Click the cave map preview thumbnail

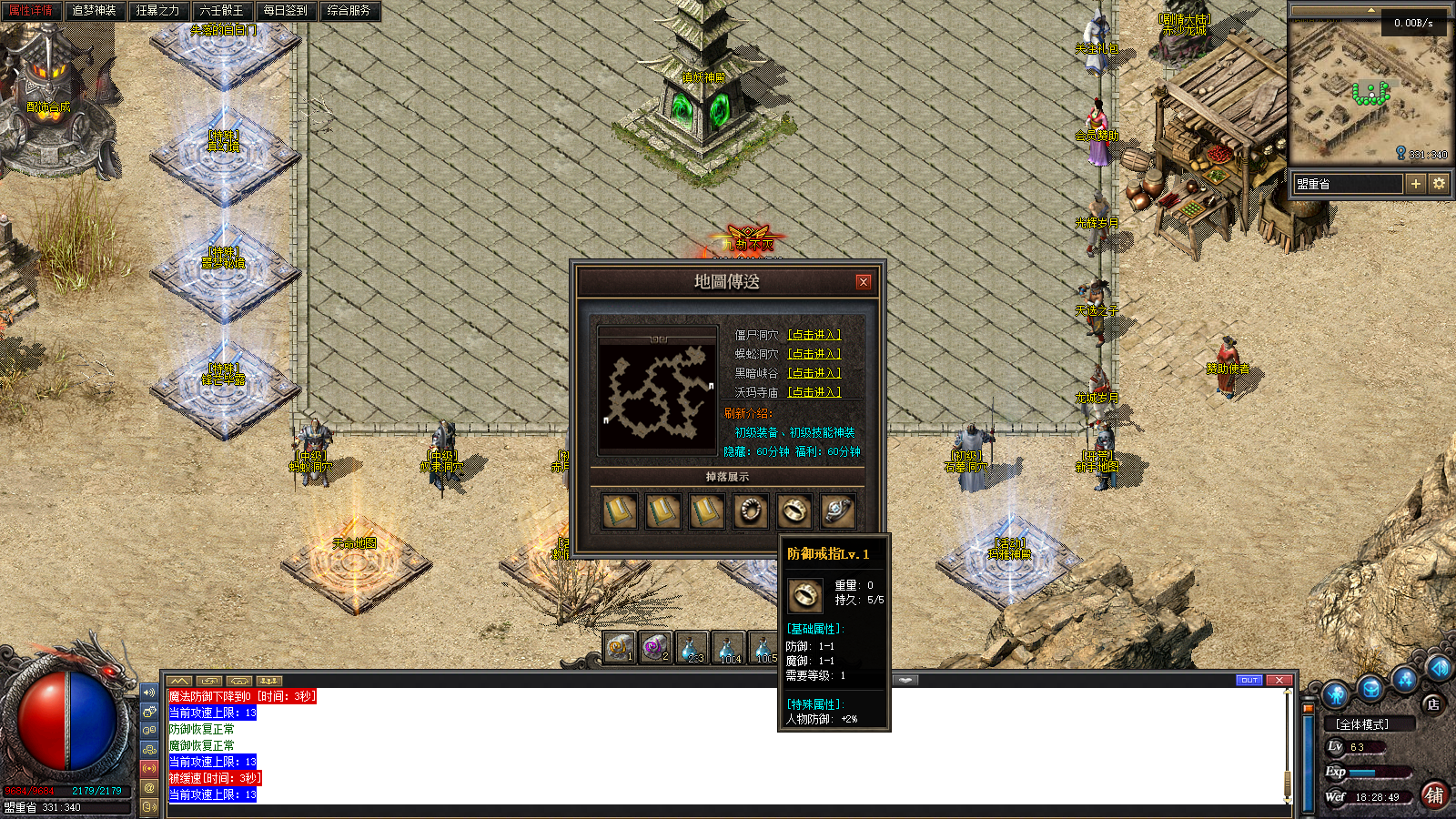pyautogui.click(x=657, y=390)
